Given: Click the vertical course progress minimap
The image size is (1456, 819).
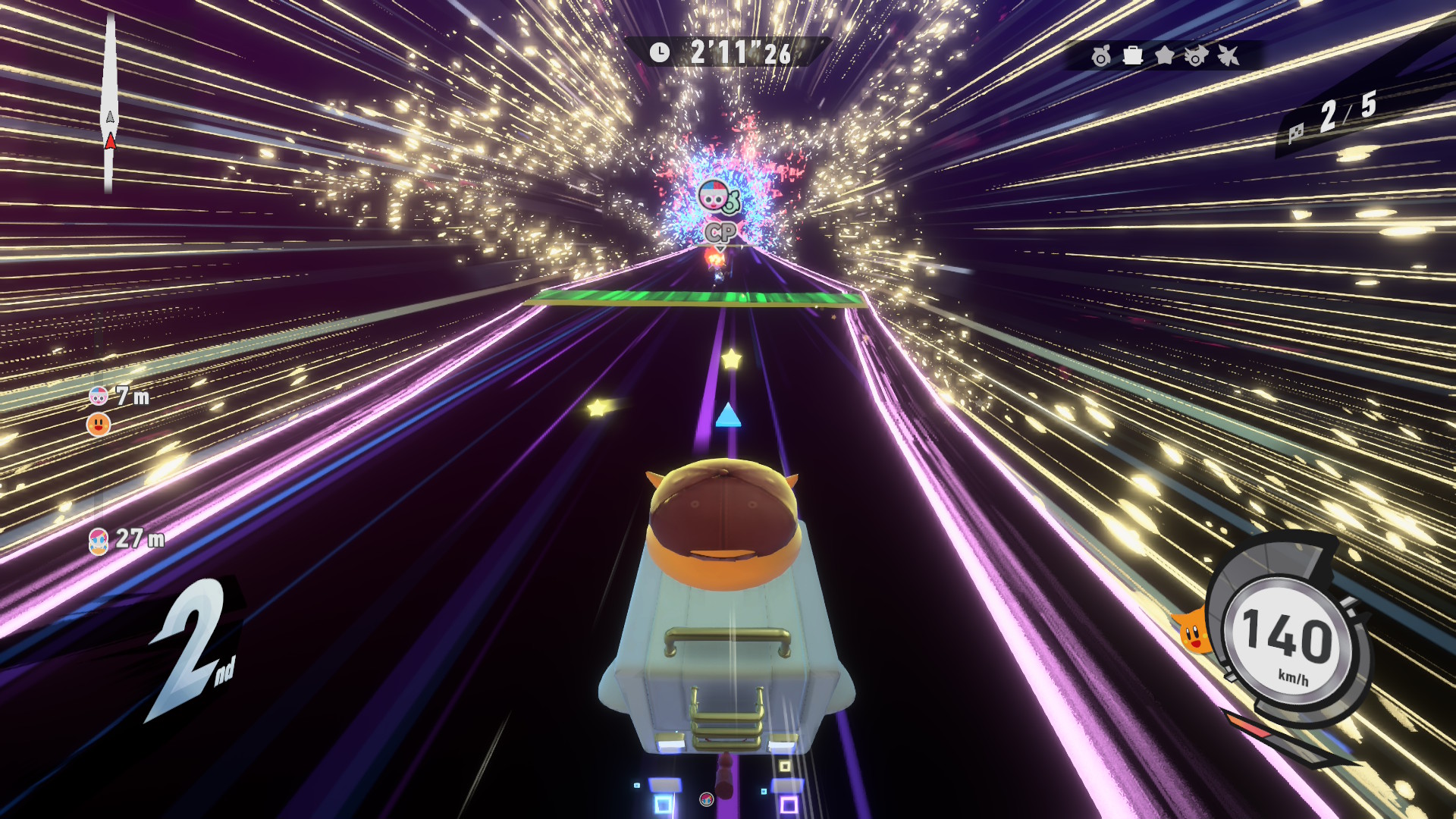Looking at the screenshot, I should pyautogui.click(x=110, y=102).
